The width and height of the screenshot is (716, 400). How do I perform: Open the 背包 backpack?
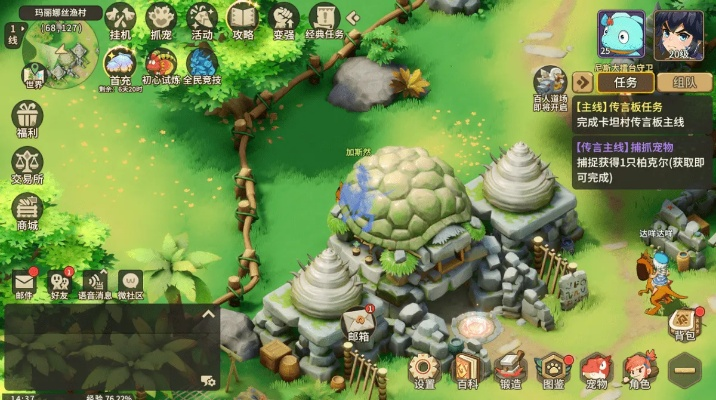(x=684, y=321)
